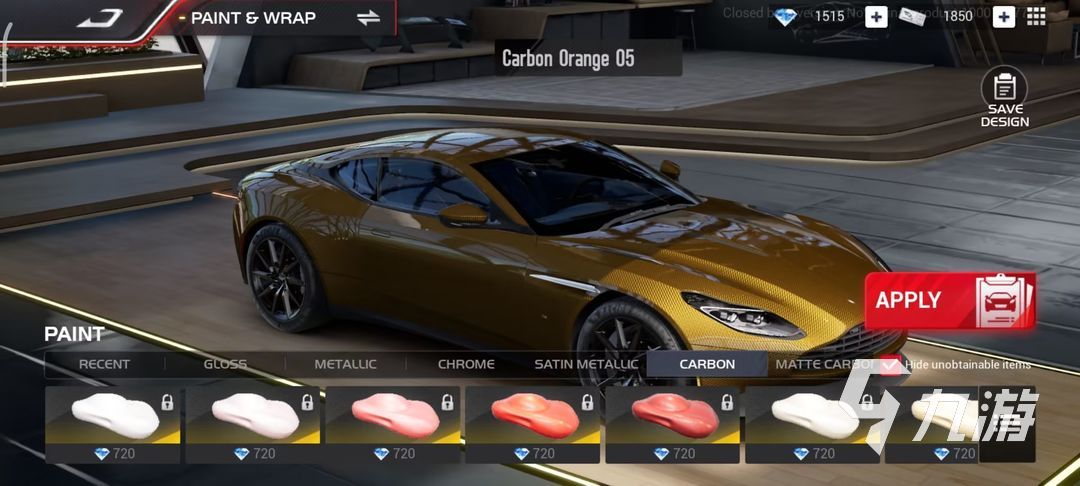Viewport: 1080px width, 486px height.
Task: Open the Chrome paint tab
Action: click(x=466, y=364)
